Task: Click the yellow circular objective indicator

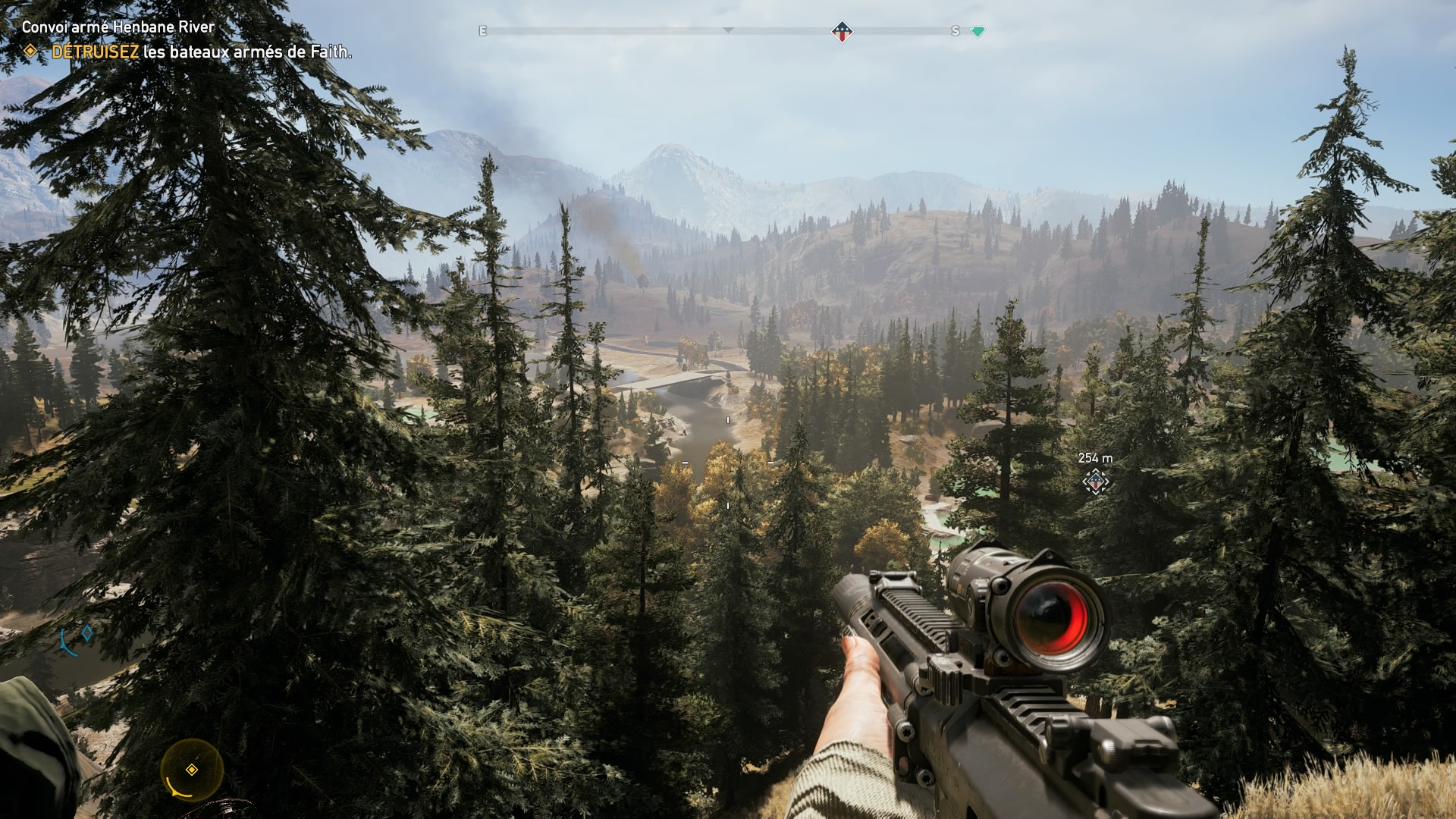Action: point(192,770)
